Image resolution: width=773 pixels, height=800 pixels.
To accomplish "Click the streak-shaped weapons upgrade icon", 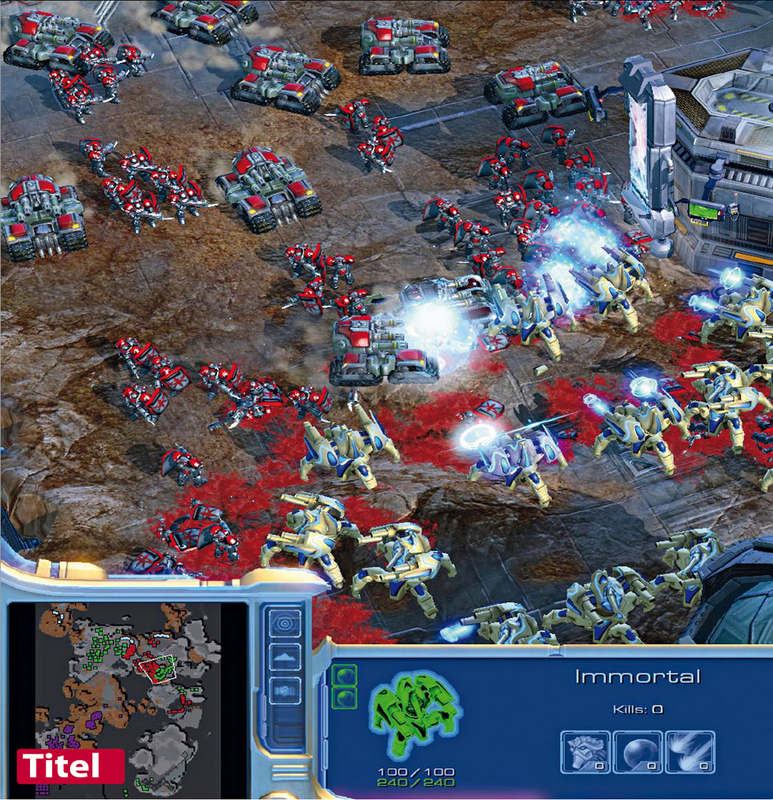I will tap(691, 751).
